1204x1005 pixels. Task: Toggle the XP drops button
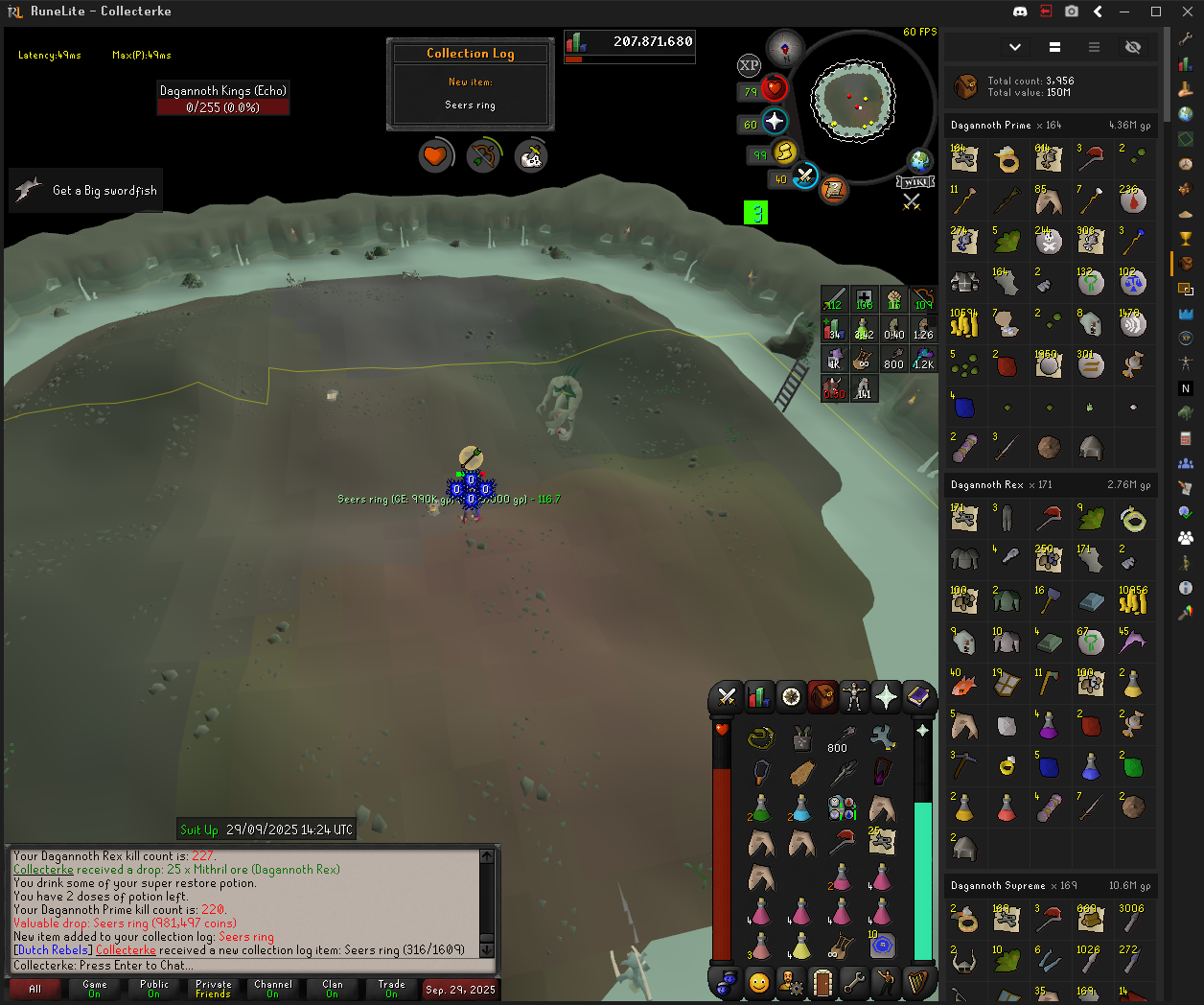click(x=749, y=65)
